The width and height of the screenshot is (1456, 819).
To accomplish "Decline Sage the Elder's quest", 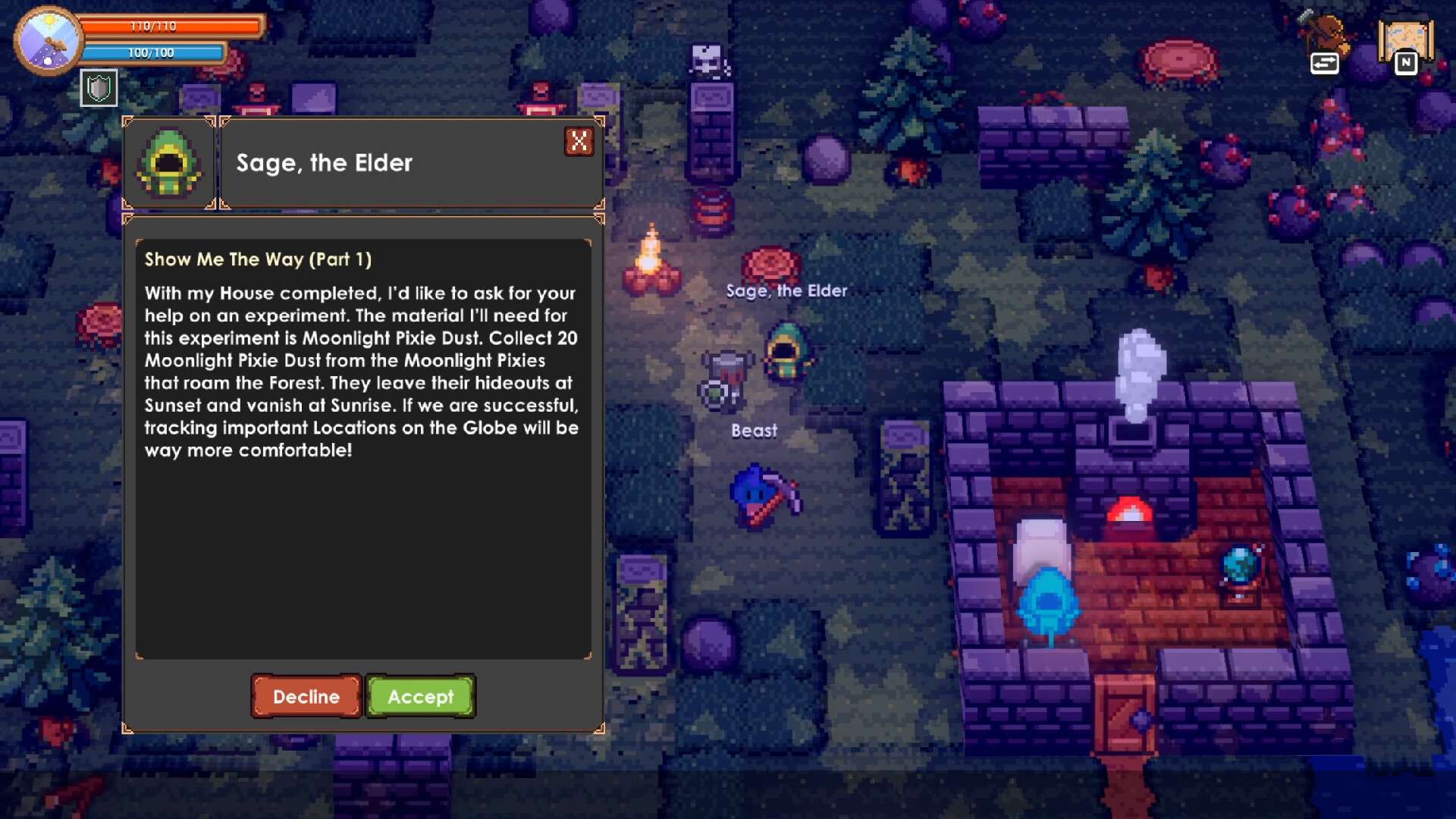I will 306,696.
